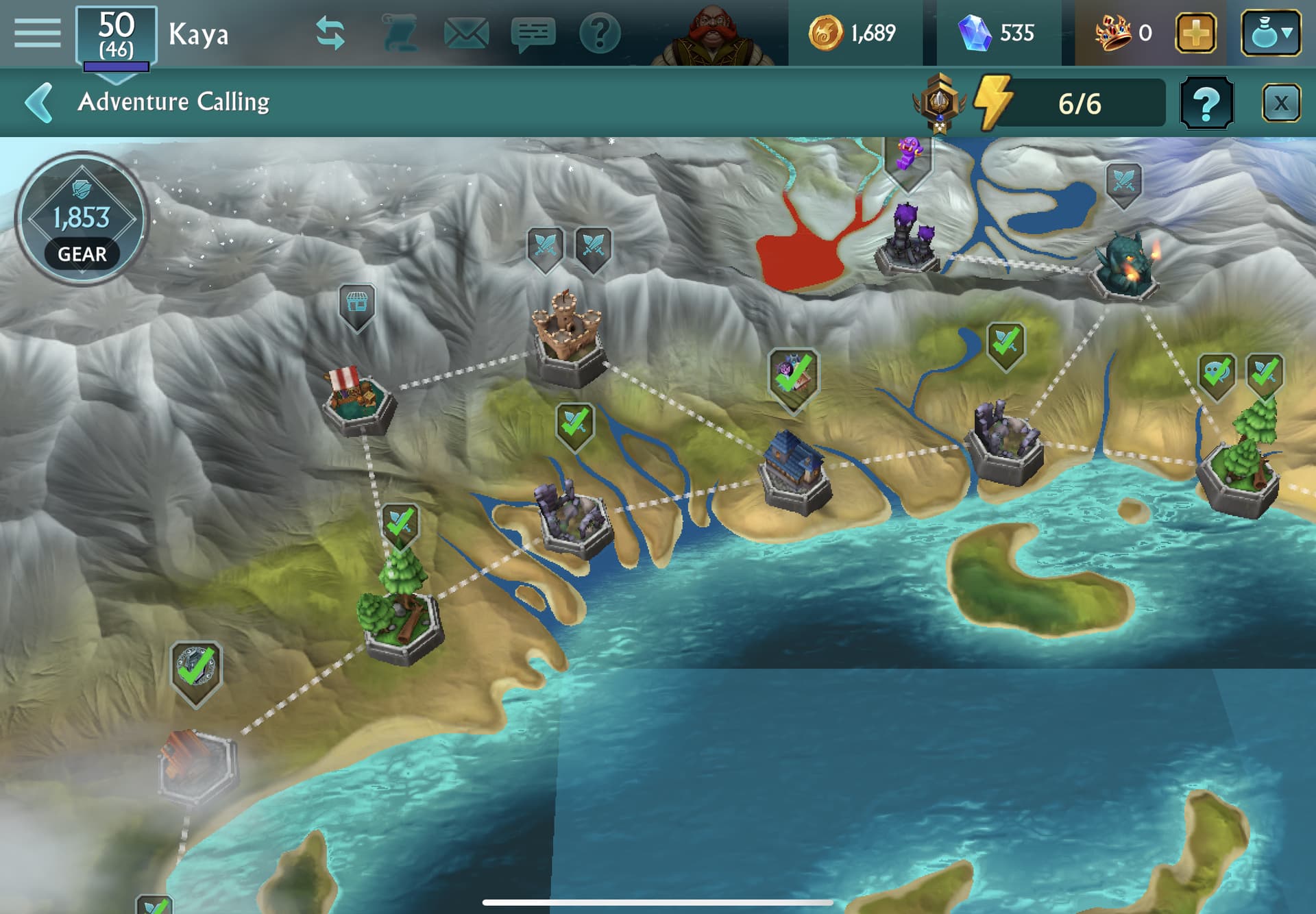1316x914 pixels.
Task: Add currency with the gold plus button
Action: [1196, 33]
